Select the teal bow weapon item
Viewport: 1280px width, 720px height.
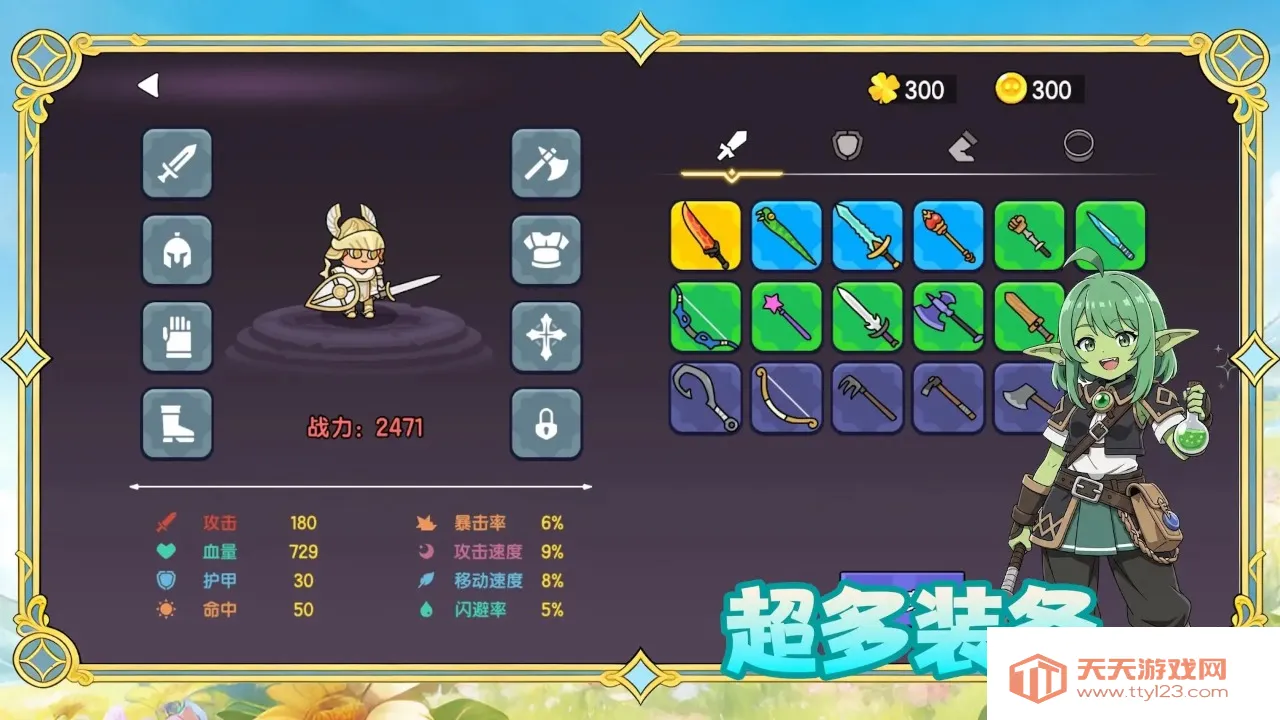pyautogui.click(x=705, y=316)
